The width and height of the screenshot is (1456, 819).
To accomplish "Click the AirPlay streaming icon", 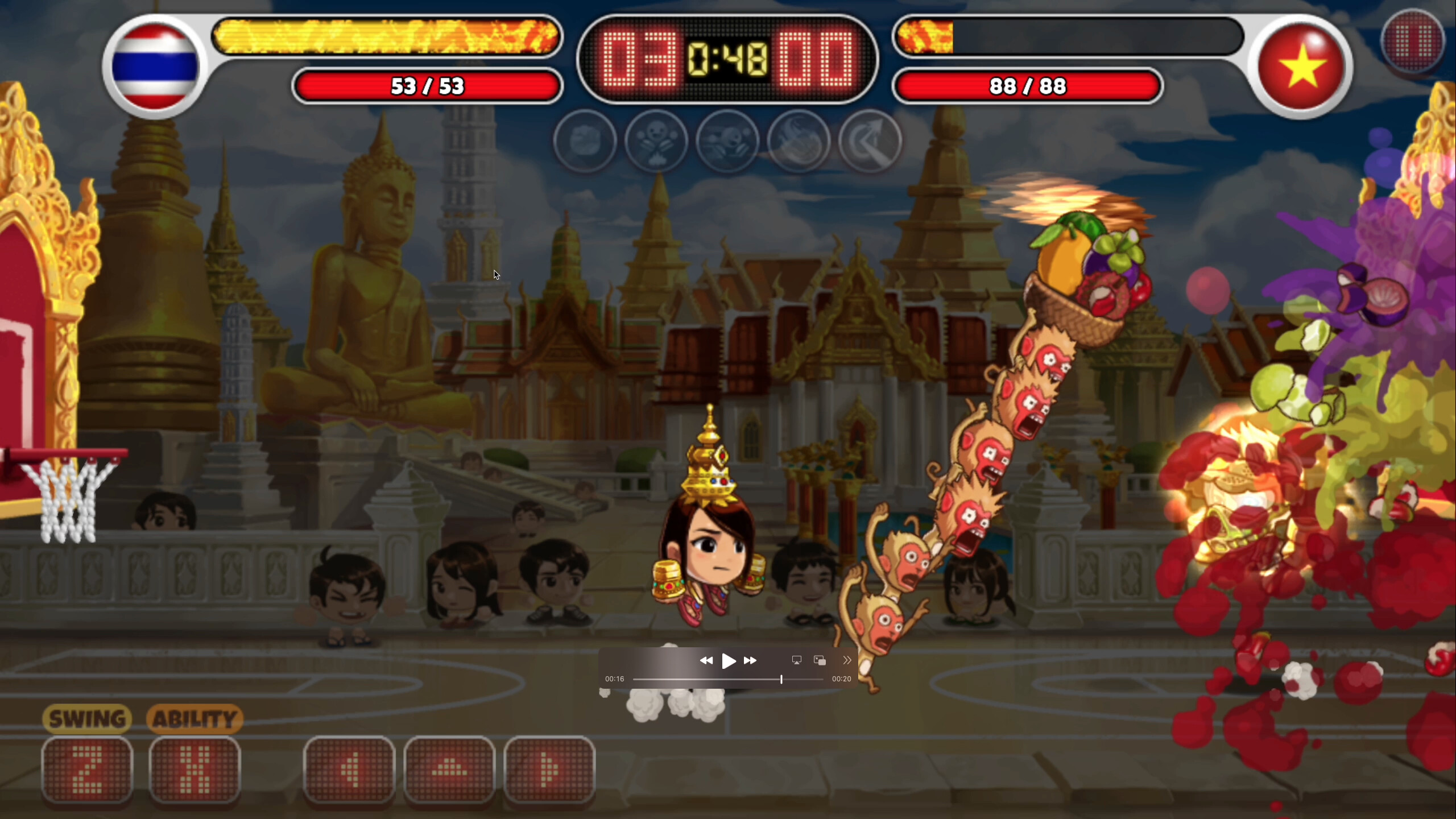I will [796, 660].
